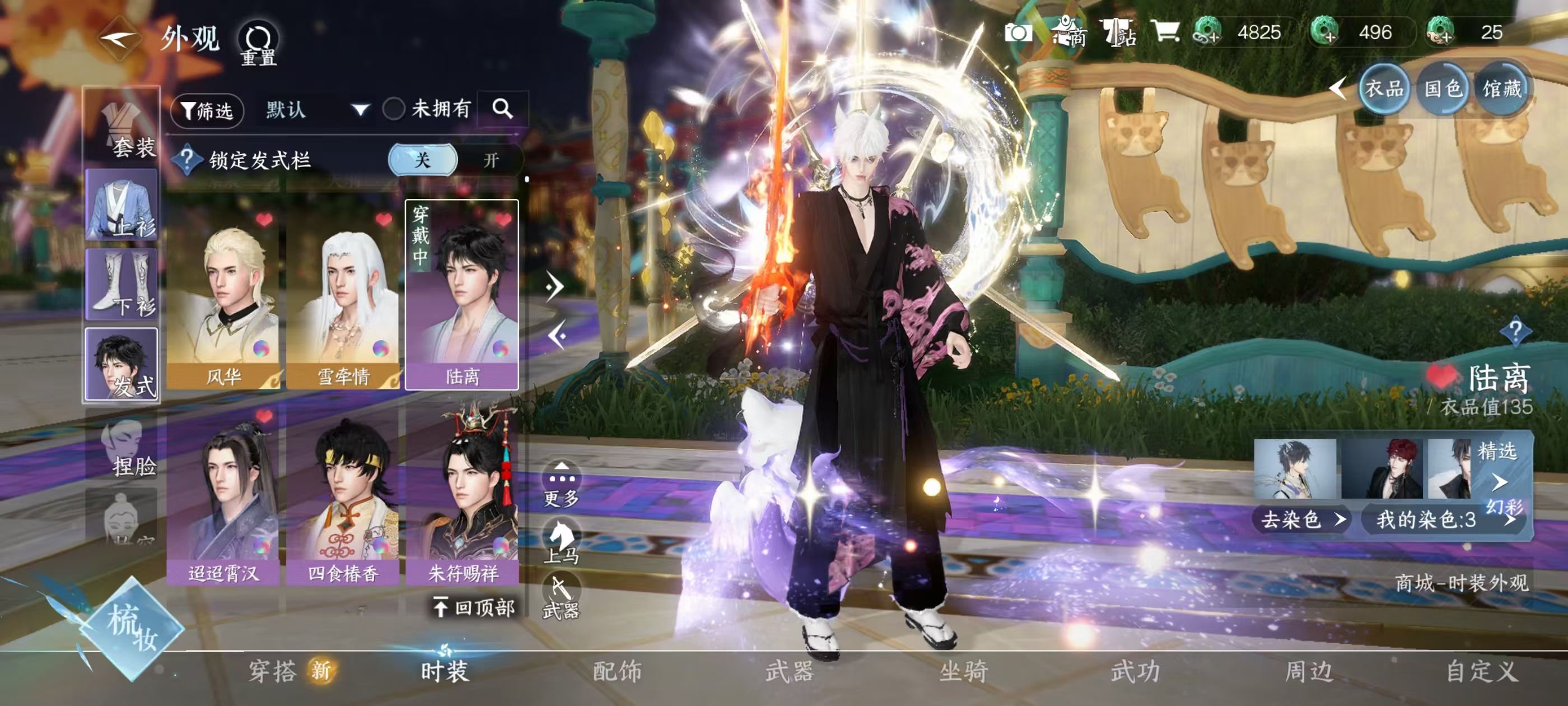This screenshot has height=706, width=1568.
Task: Choose the 下衫 bottoms category
Action: coord(122,285)
